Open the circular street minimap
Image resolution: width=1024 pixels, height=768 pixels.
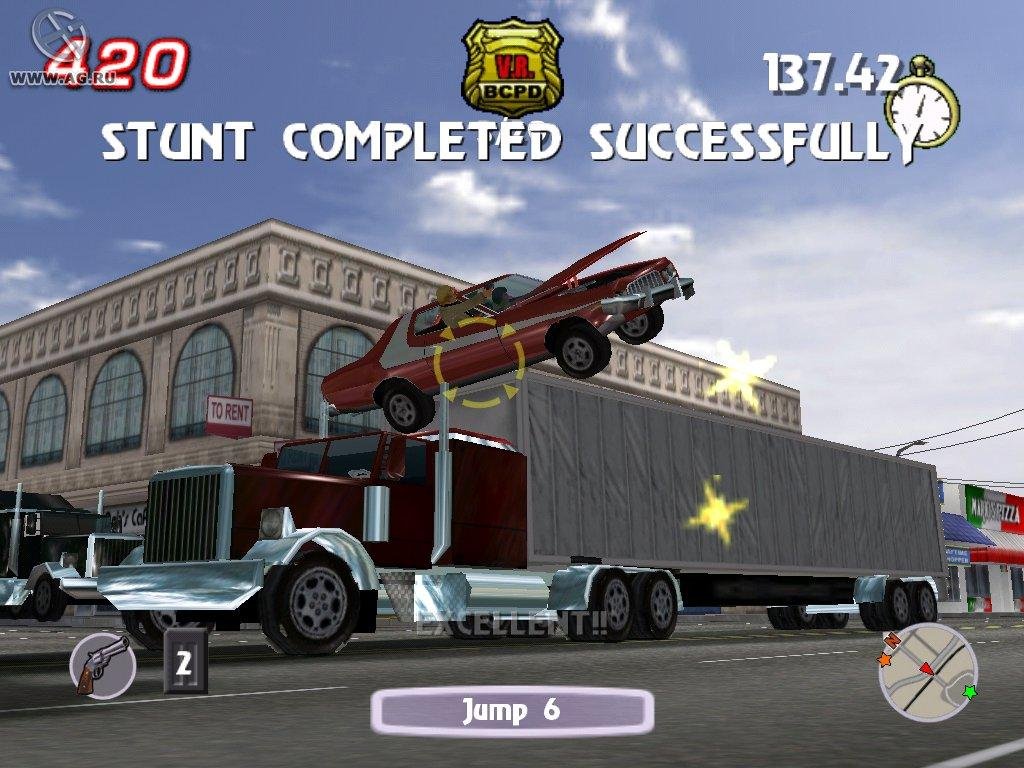(x=927, y=671)
